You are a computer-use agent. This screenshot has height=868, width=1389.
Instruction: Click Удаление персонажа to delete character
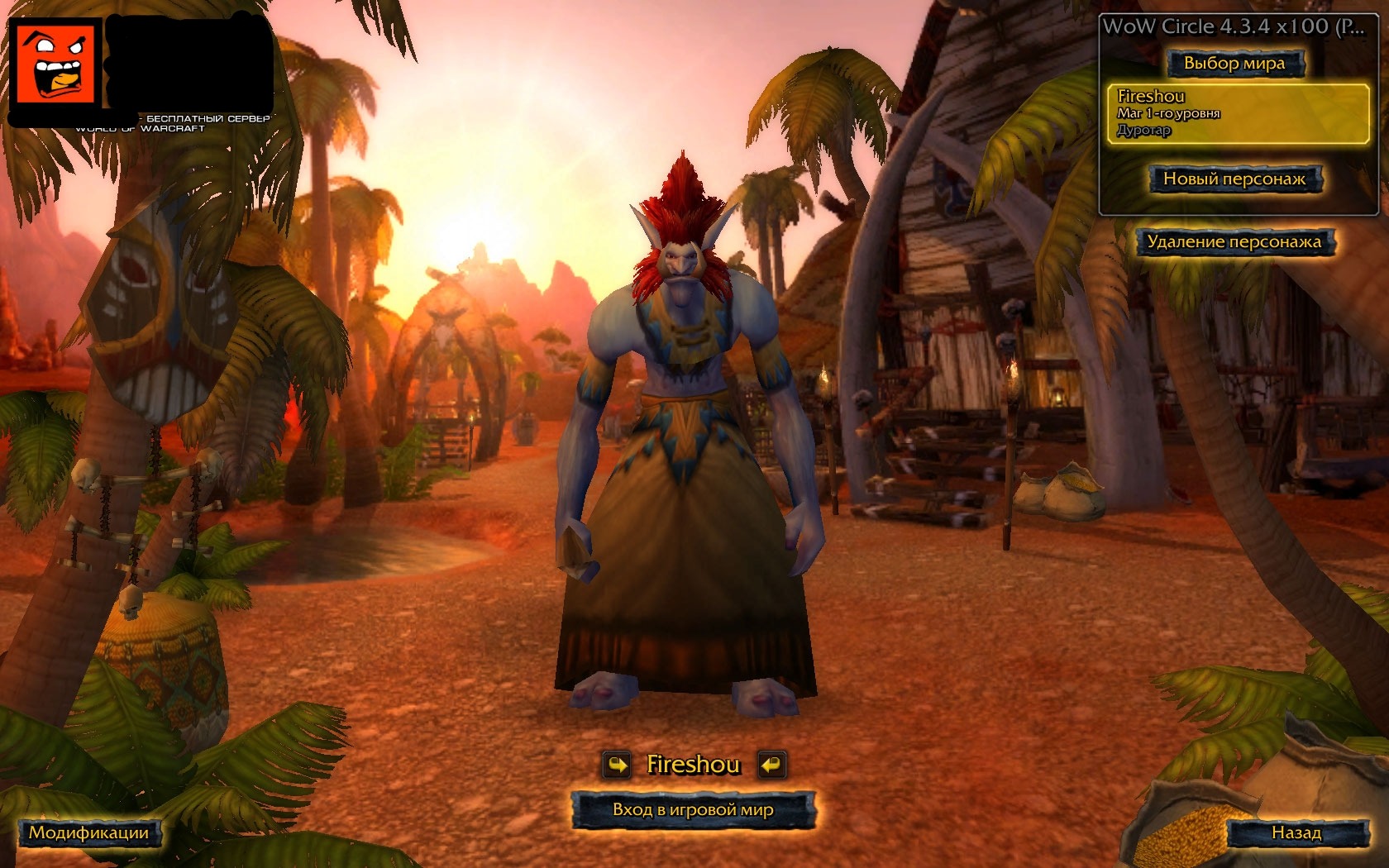click(x=1234, y=242)
